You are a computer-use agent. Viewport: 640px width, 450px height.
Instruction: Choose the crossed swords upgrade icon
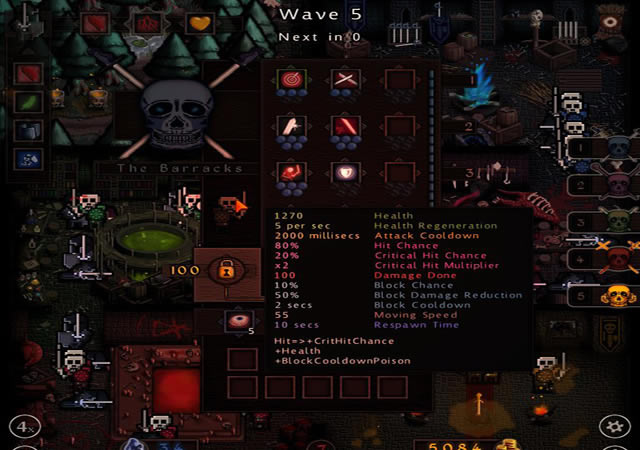point(346,79)
